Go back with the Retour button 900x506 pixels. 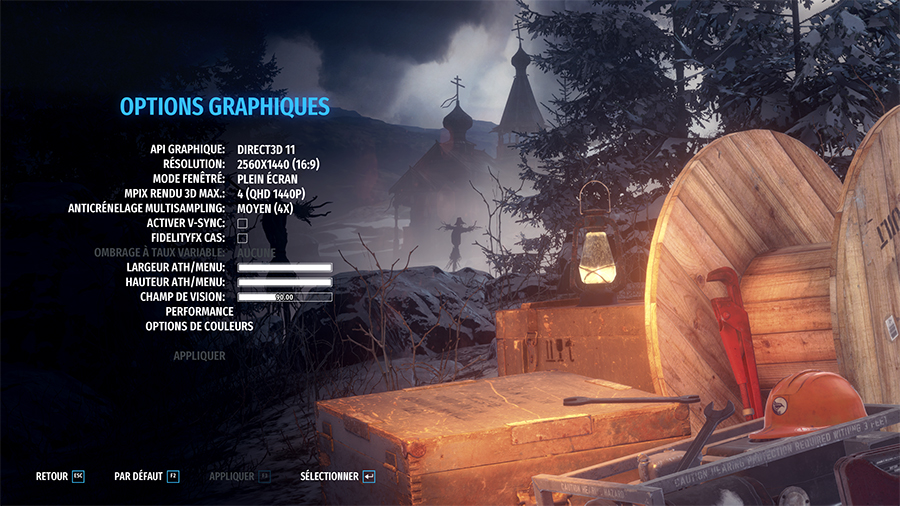[59, 477]
